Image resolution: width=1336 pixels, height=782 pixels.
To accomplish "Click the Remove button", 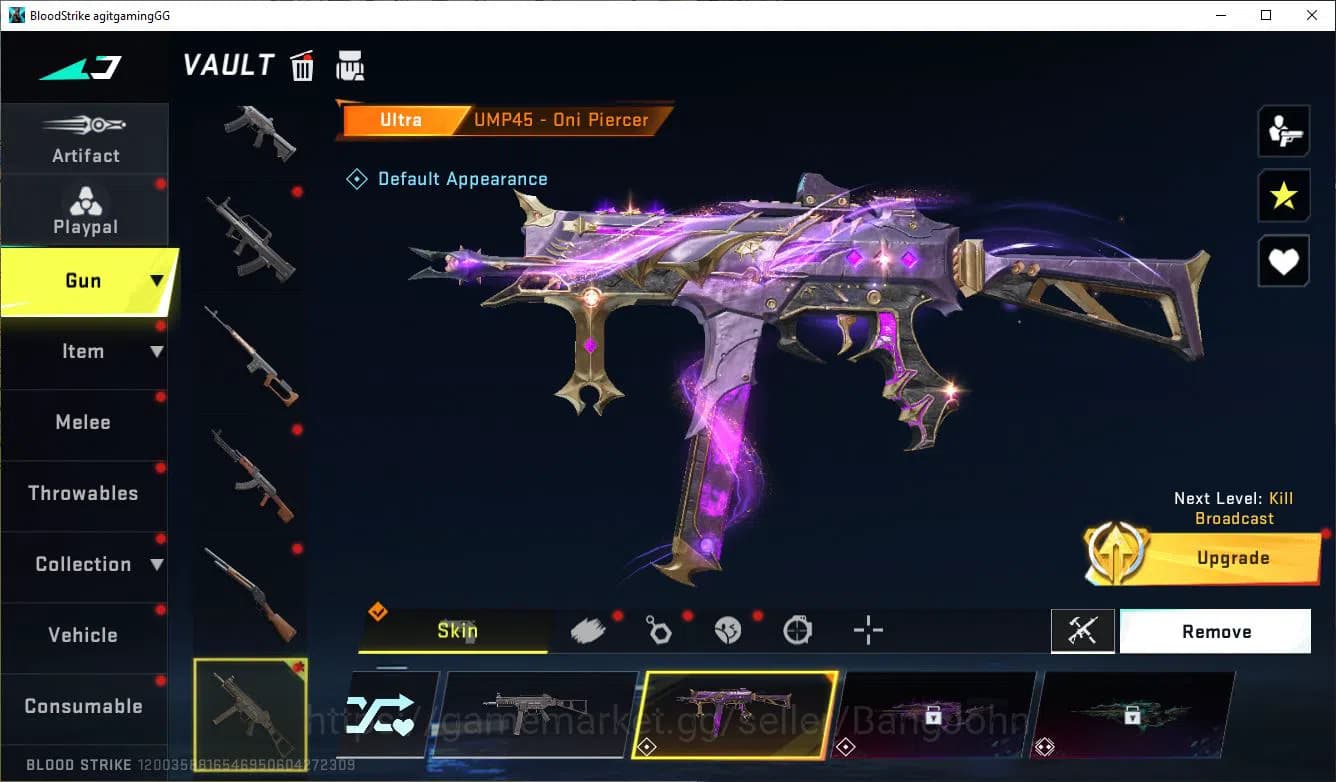I will tap(1216, 631).
